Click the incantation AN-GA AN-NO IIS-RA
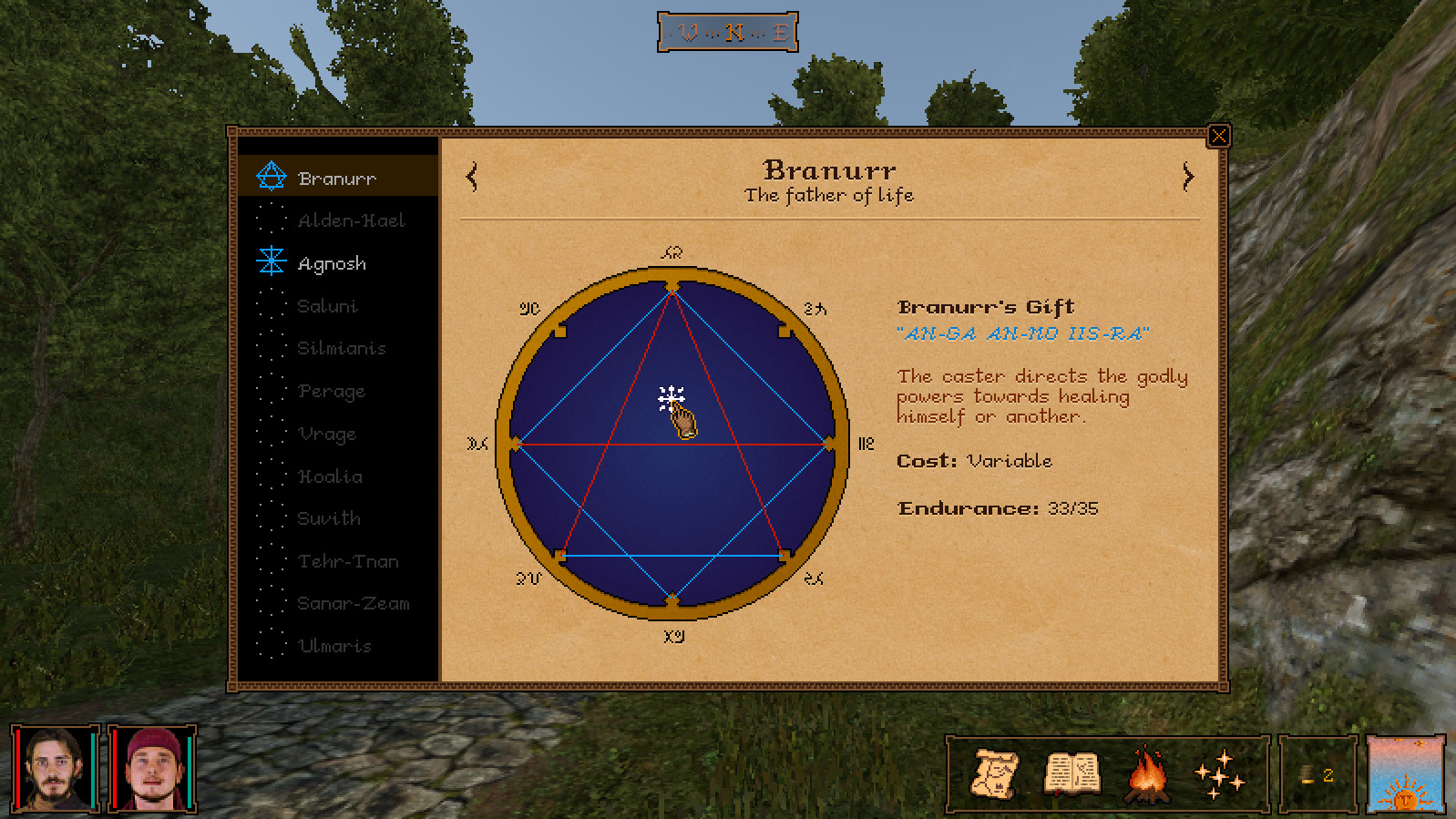The image size is (1456, 819). click(x=1022, y=334)
